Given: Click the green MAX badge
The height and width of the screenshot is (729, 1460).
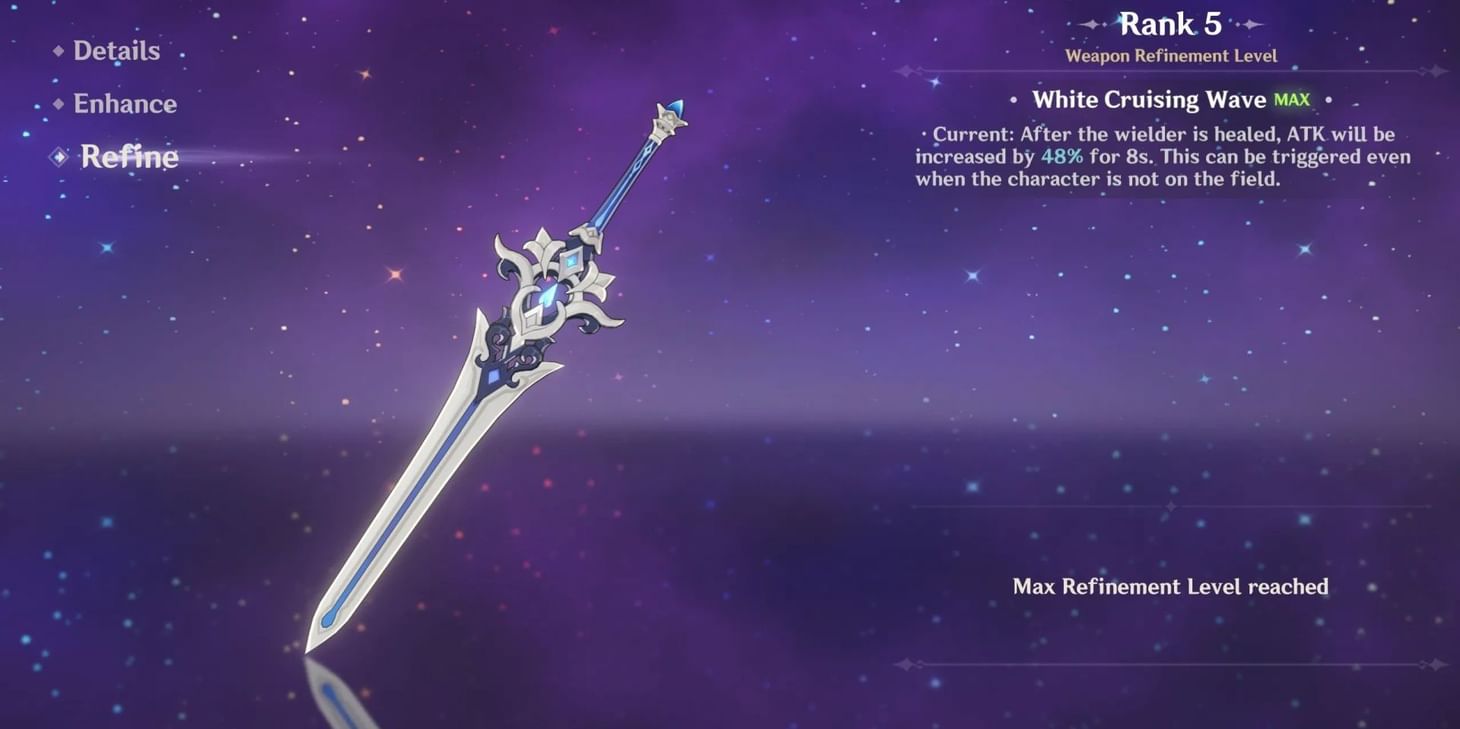Looking at the screenshot, I should coord(1292,99).
